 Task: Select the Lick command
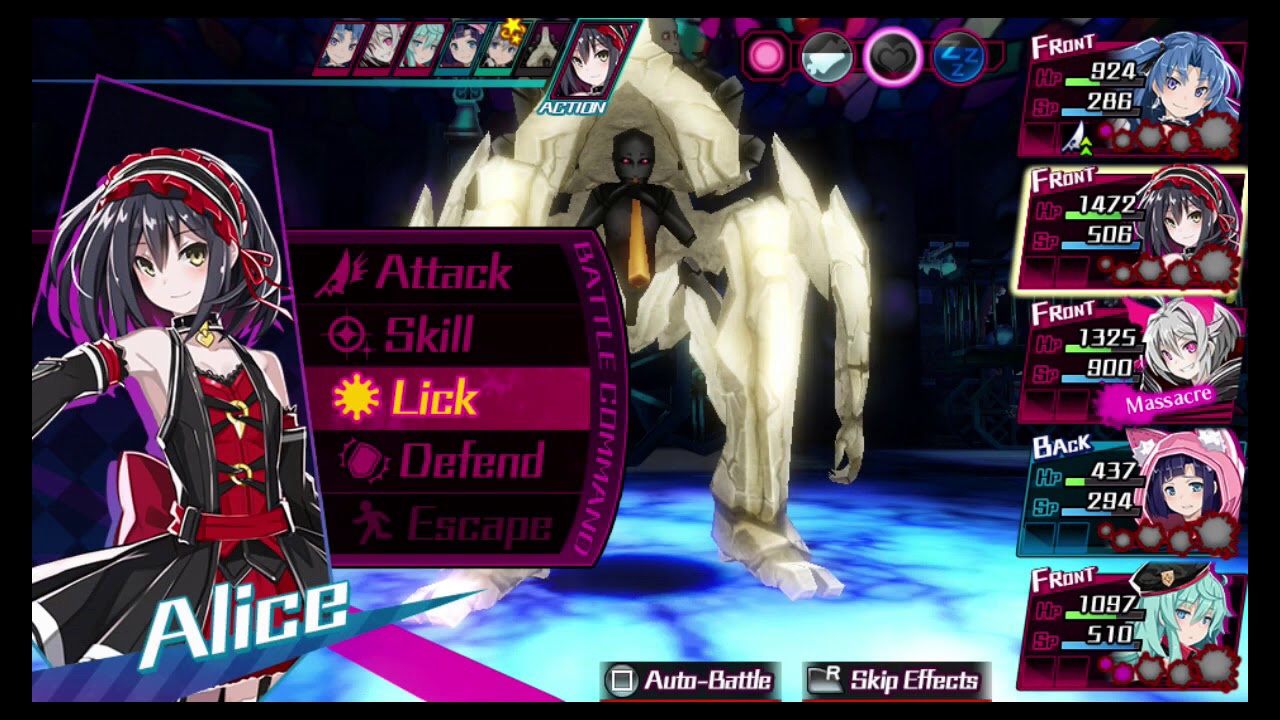[434, 398]
